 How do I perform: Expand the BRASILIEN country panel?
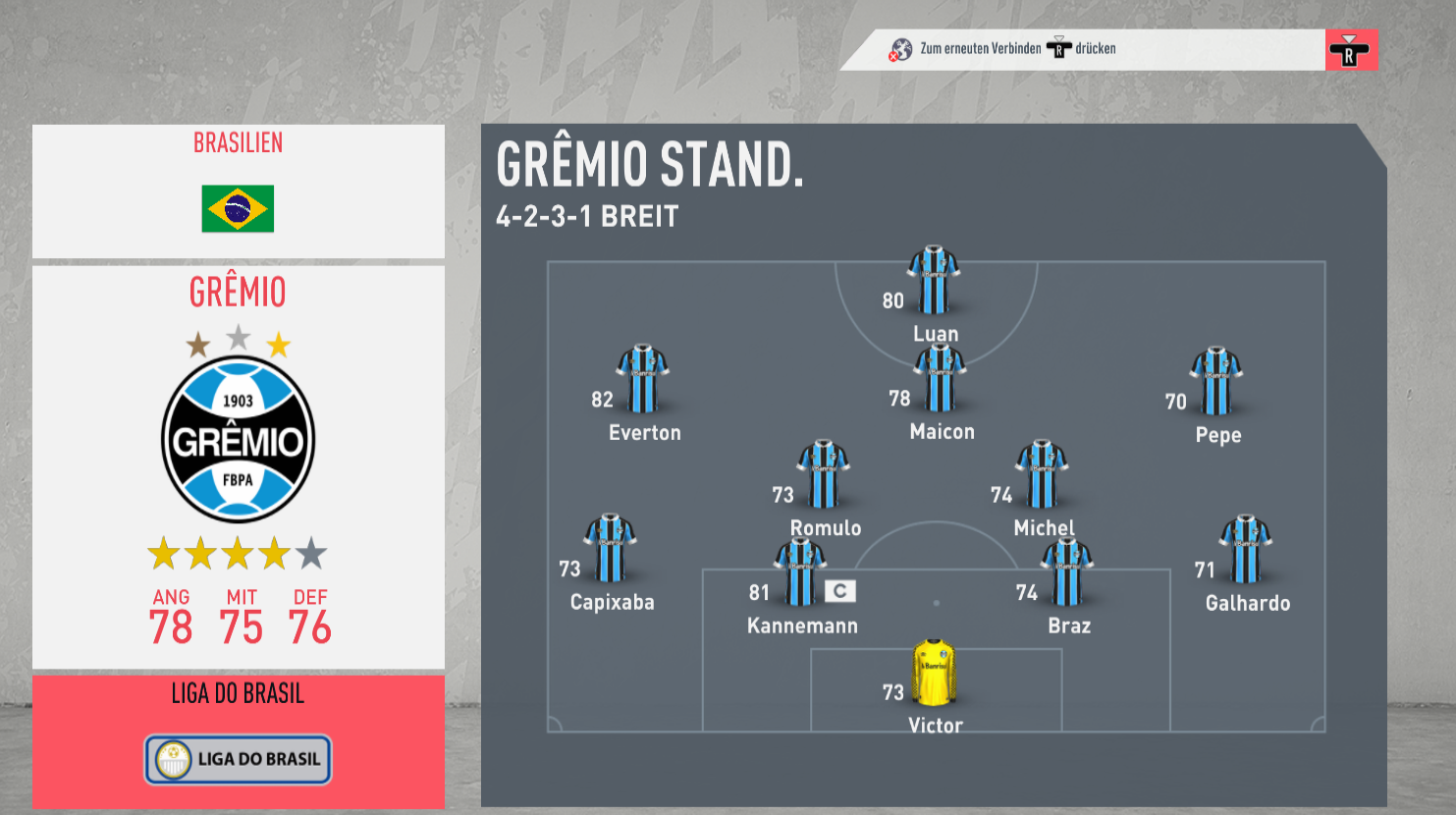pyautogui.click(x=238, y=142)
